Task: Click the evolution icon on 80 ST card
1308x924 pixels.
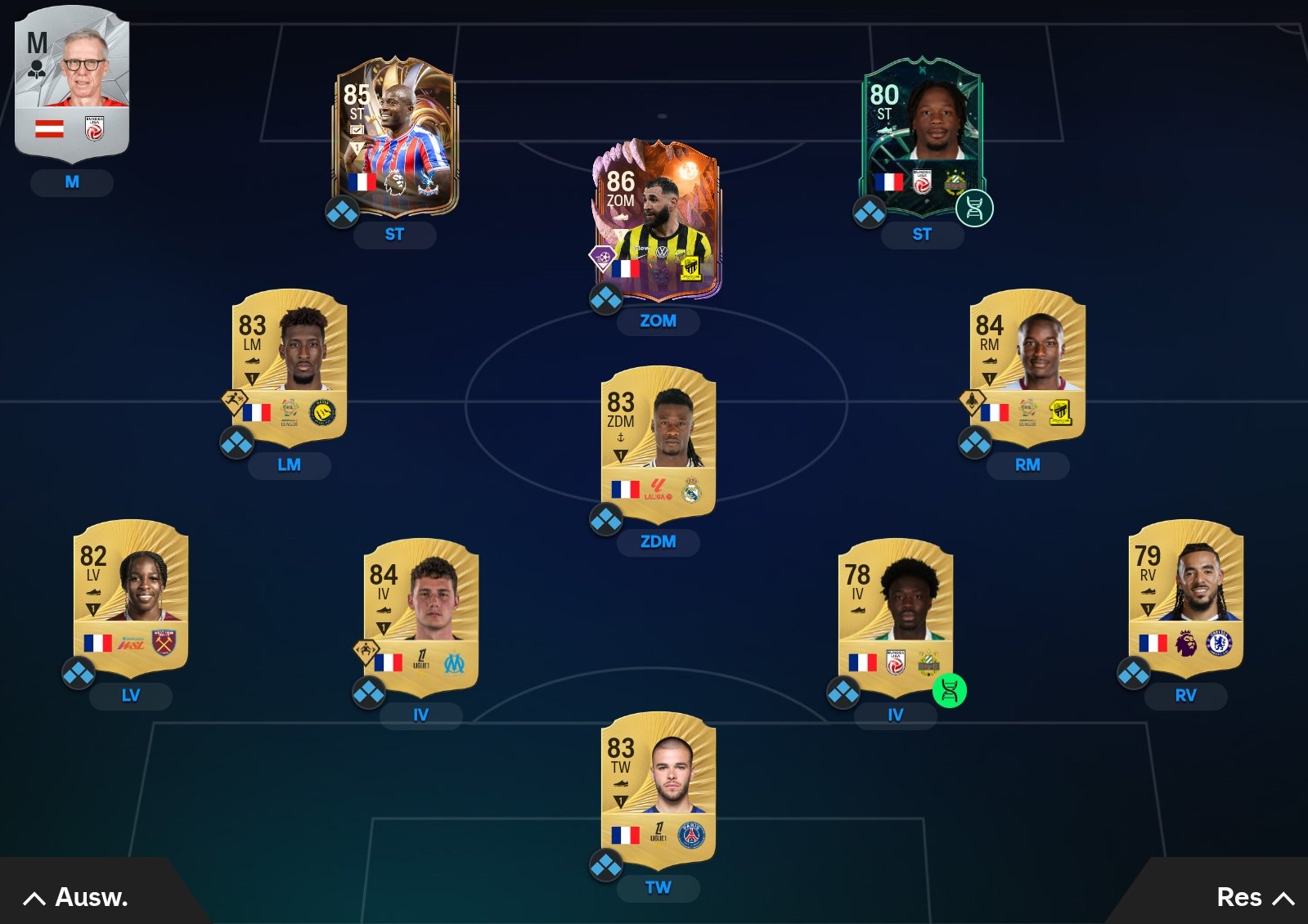Action: click(x=974, y=209)
